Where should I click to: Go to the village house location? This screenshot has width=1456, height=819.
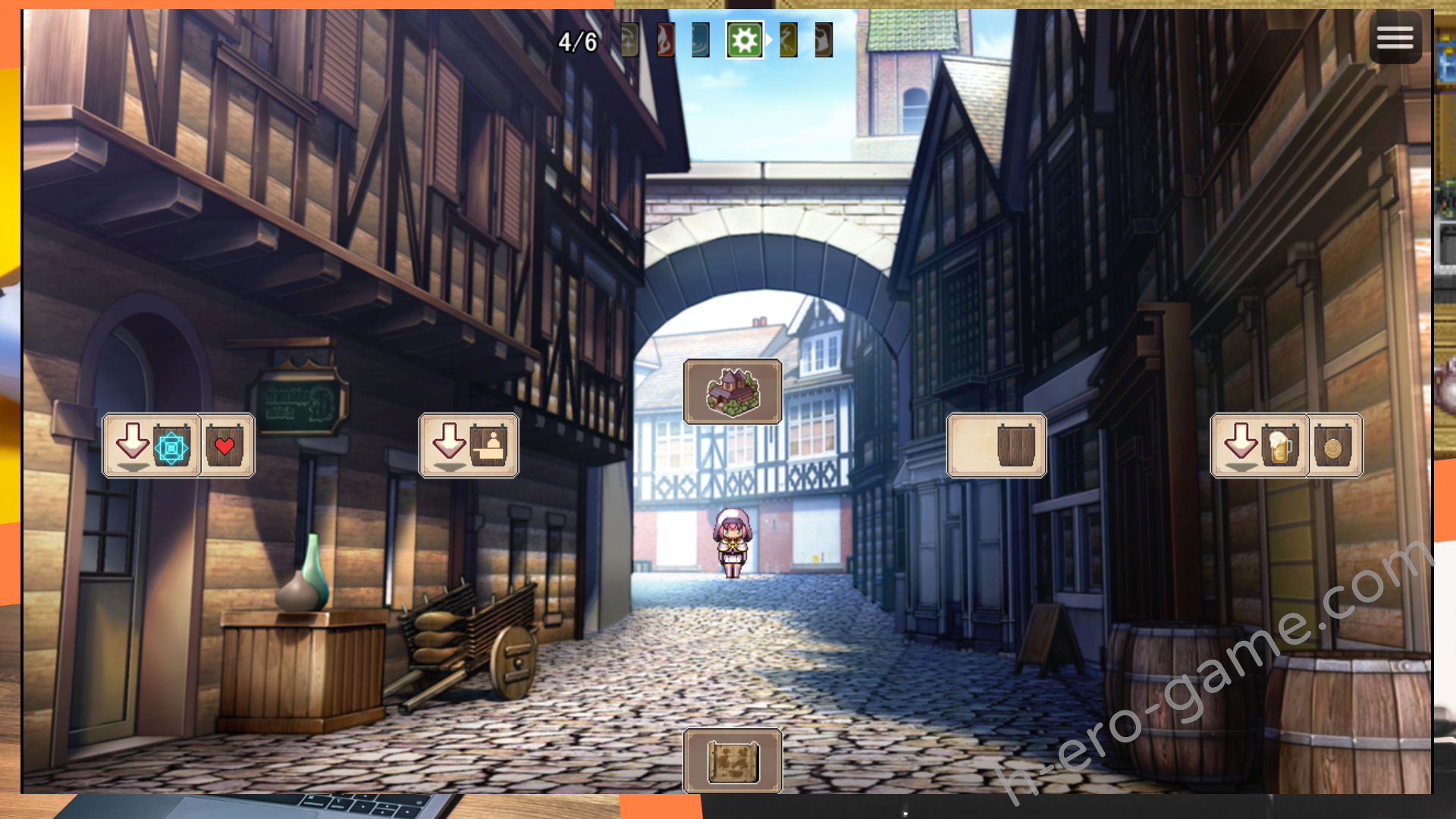tap(733, 391)
